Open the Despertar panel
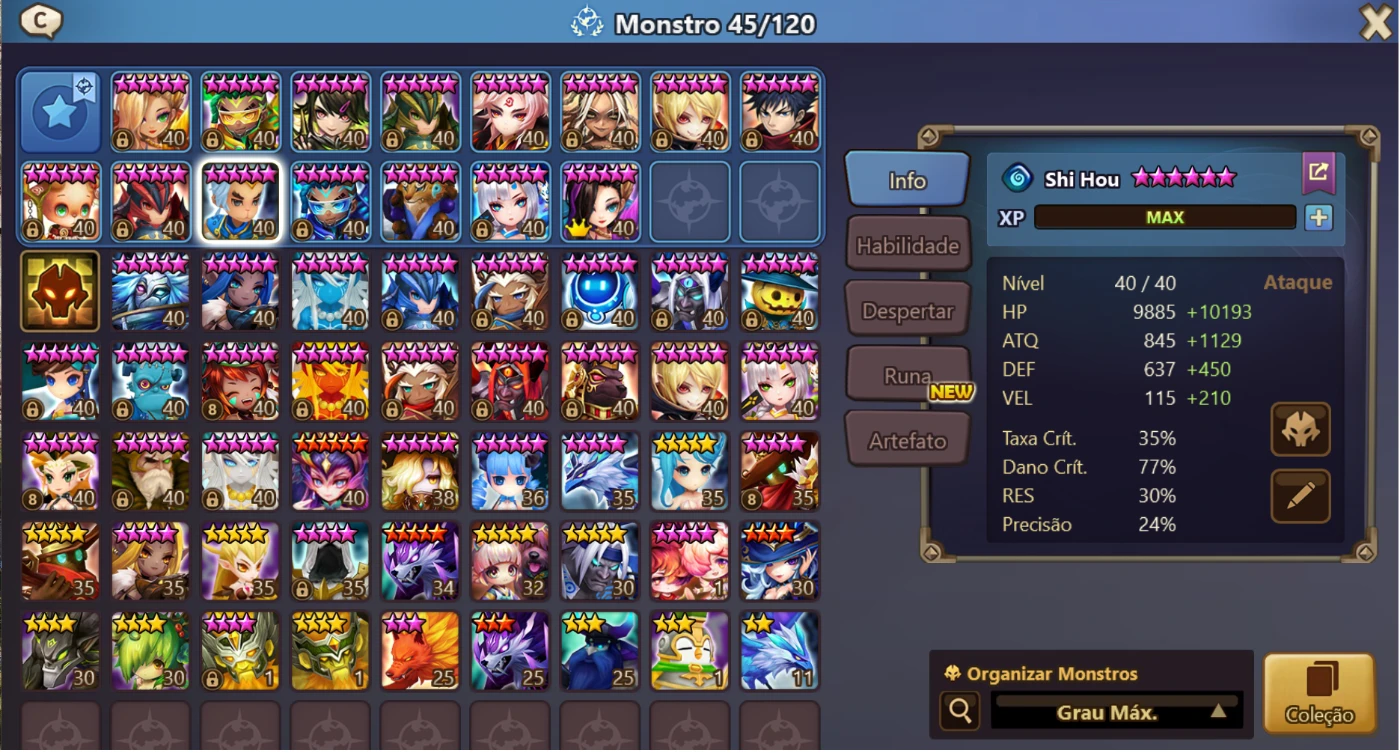Viewport: 1400px width, 753px height. click(907, 308)
